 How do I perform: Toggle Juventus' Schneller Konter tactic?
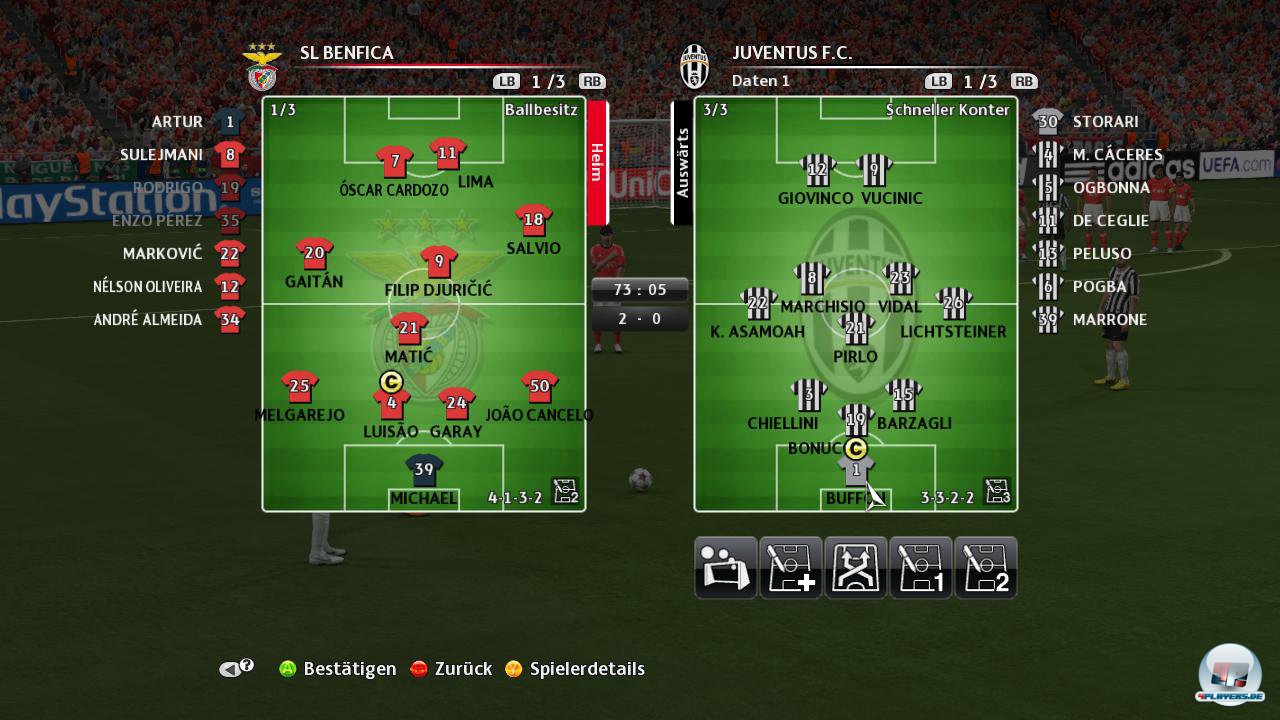pyautogui.click(x=946, y=110)
